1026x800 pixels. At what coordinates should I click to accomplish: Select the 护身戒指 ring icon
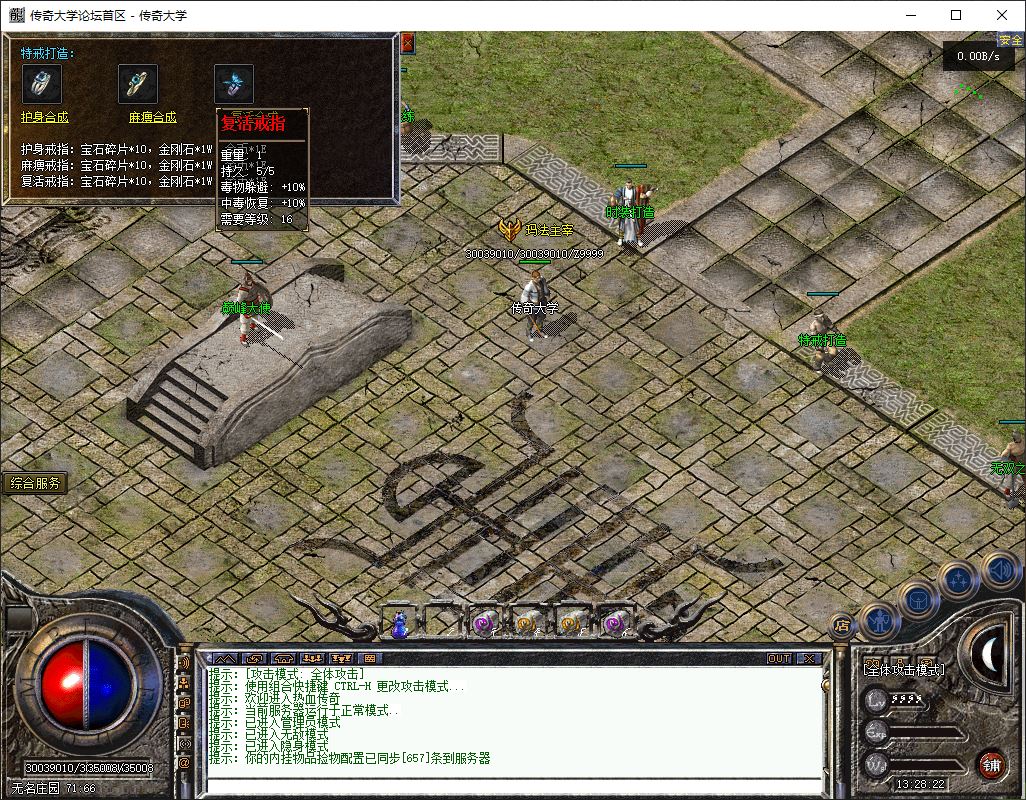click(x=41, y=83)
